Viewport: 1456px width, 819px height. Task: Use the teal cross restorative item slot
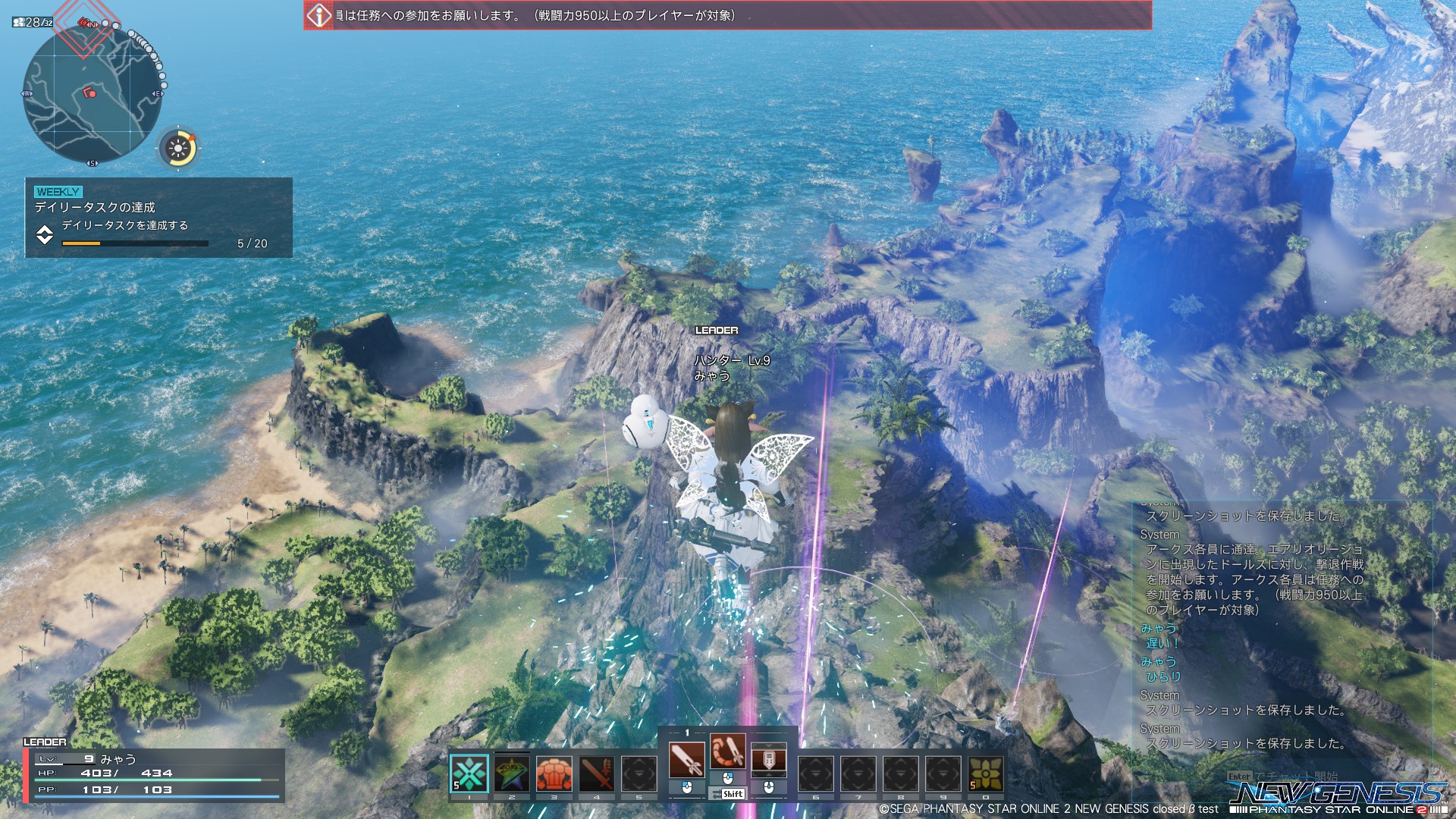click(x=469, y=774)
